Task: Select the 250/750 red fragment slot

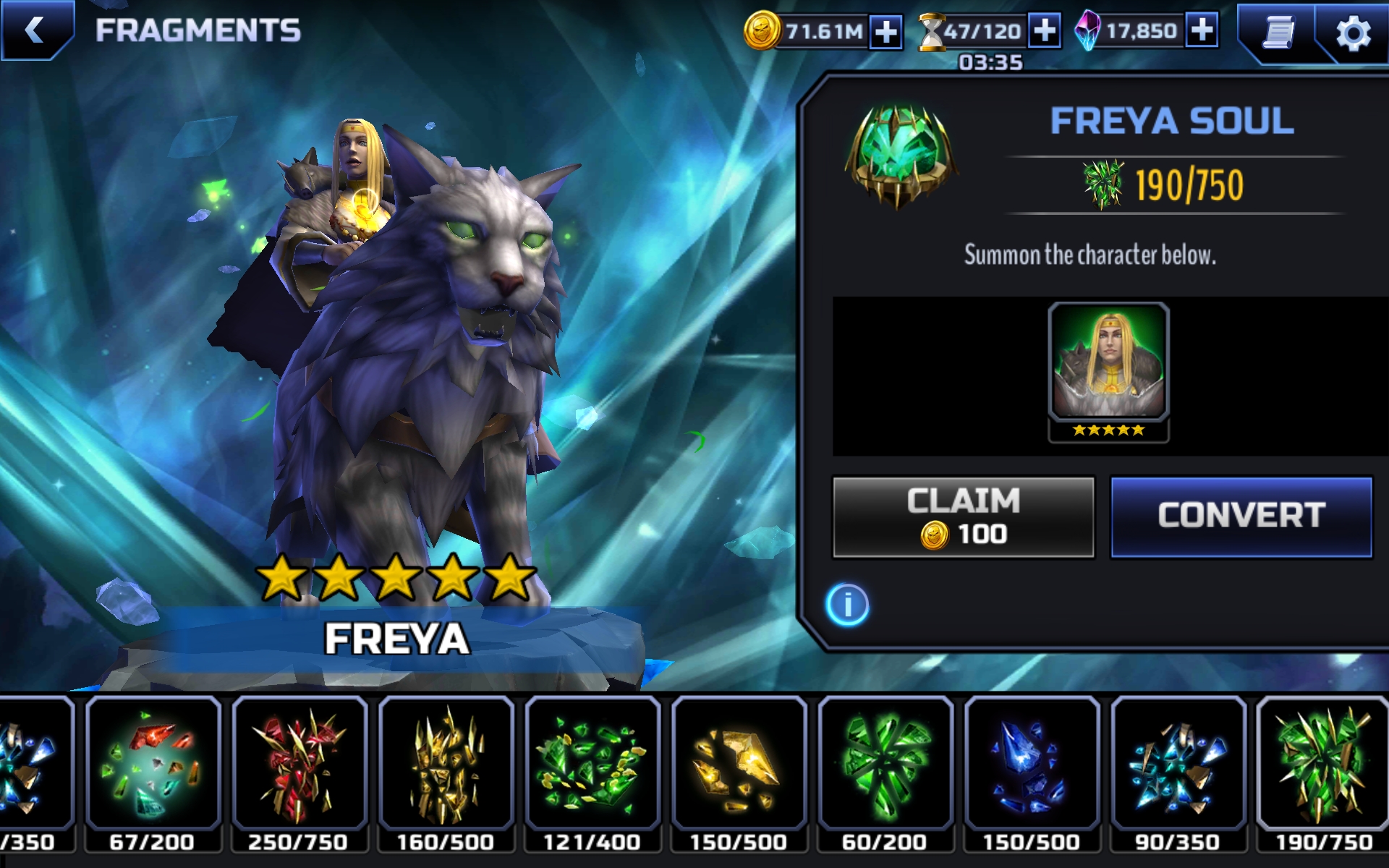Action: [x=299, y=773]
